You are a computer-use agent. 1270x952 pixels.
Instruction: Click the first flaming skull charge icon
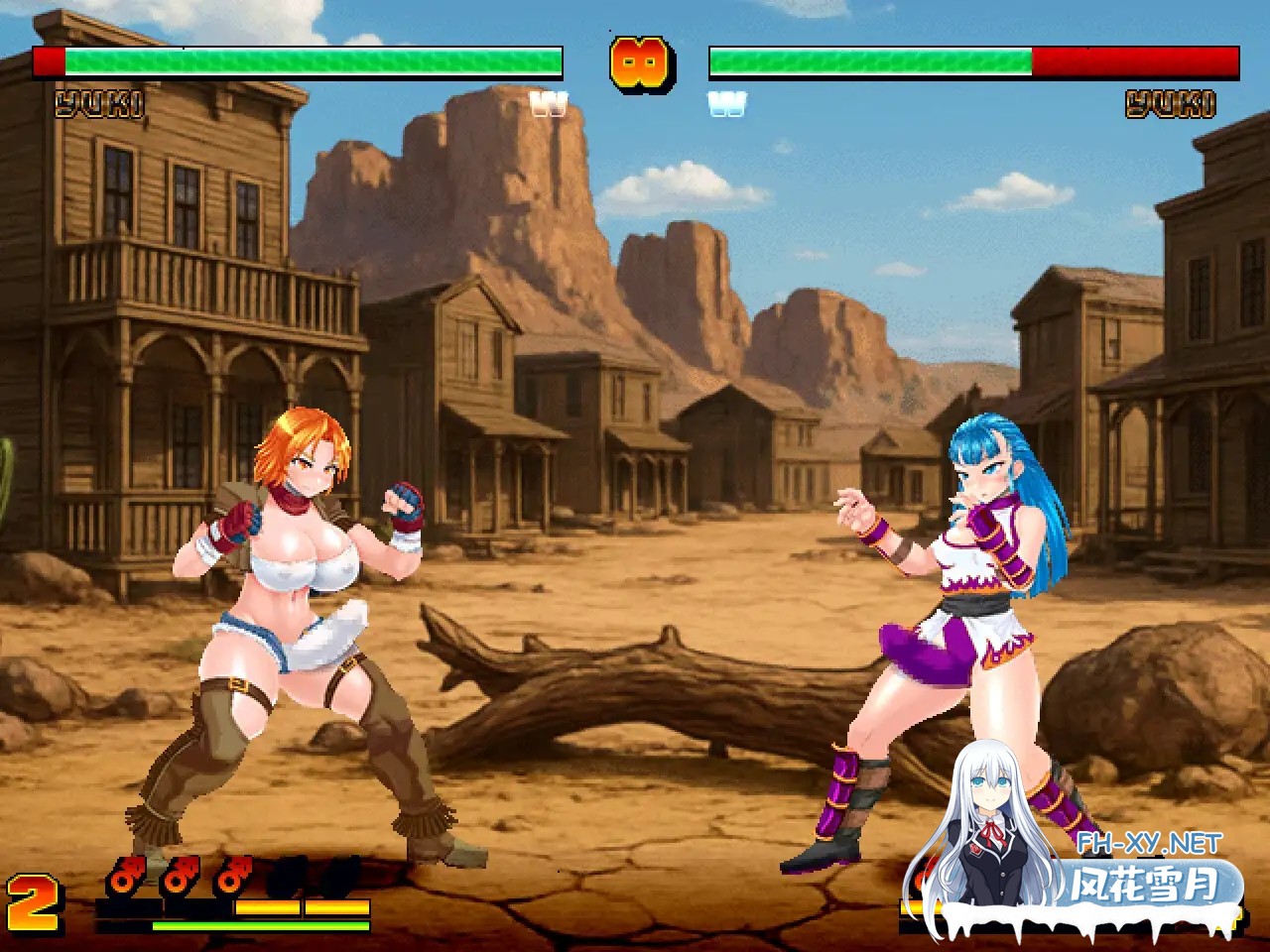[124, 873]
